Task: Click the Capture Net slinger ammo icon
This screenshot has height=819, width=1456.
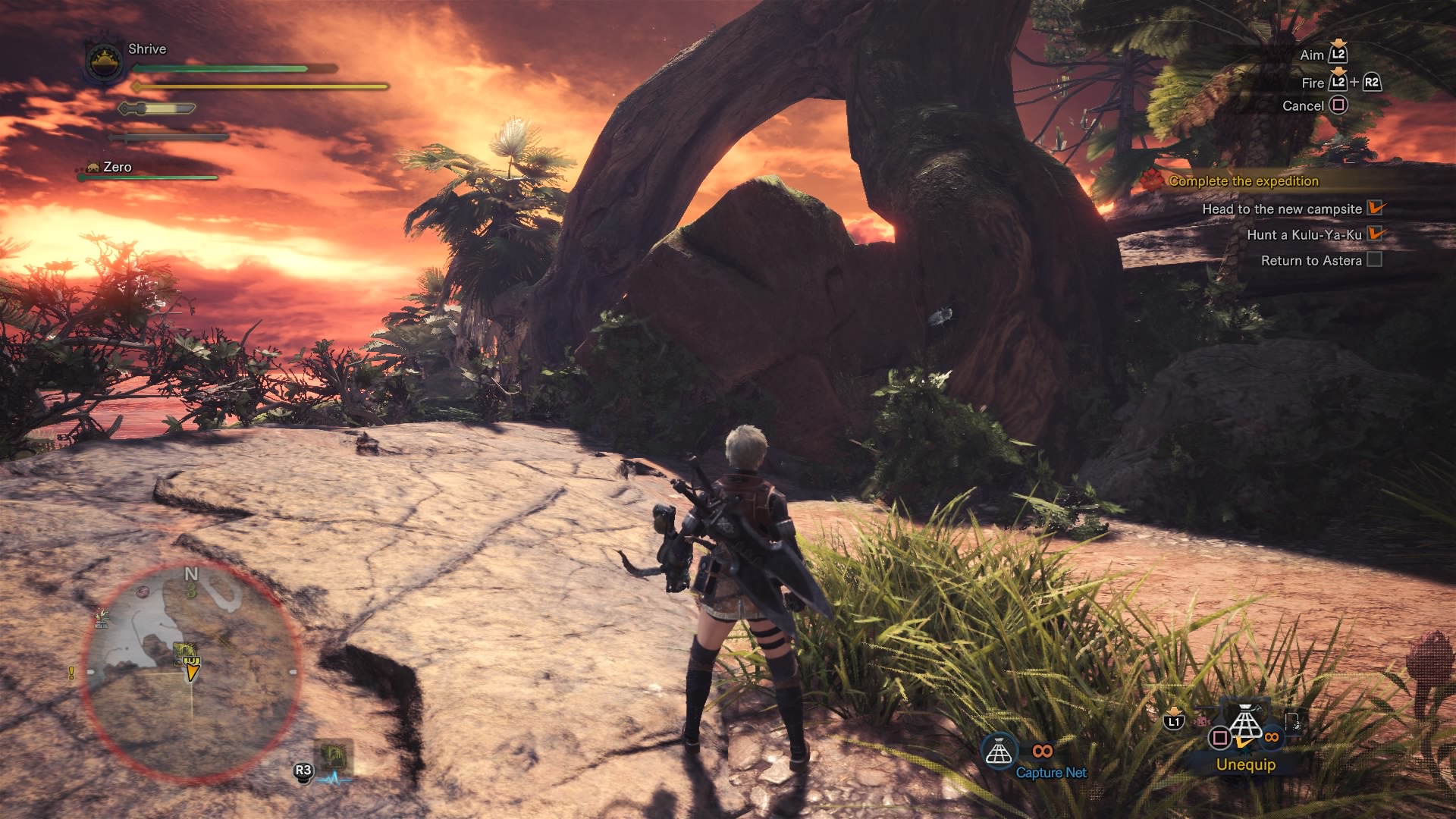Action: tap(999, 752)
